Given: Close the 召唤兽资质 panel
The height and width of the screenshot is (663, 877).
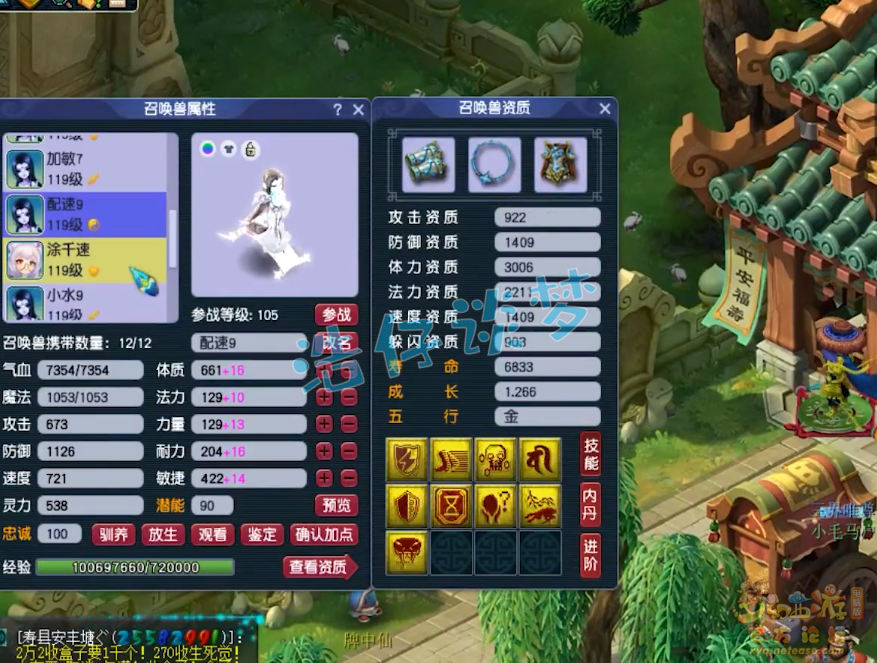Looking at the screenshot, I should 605,109.
